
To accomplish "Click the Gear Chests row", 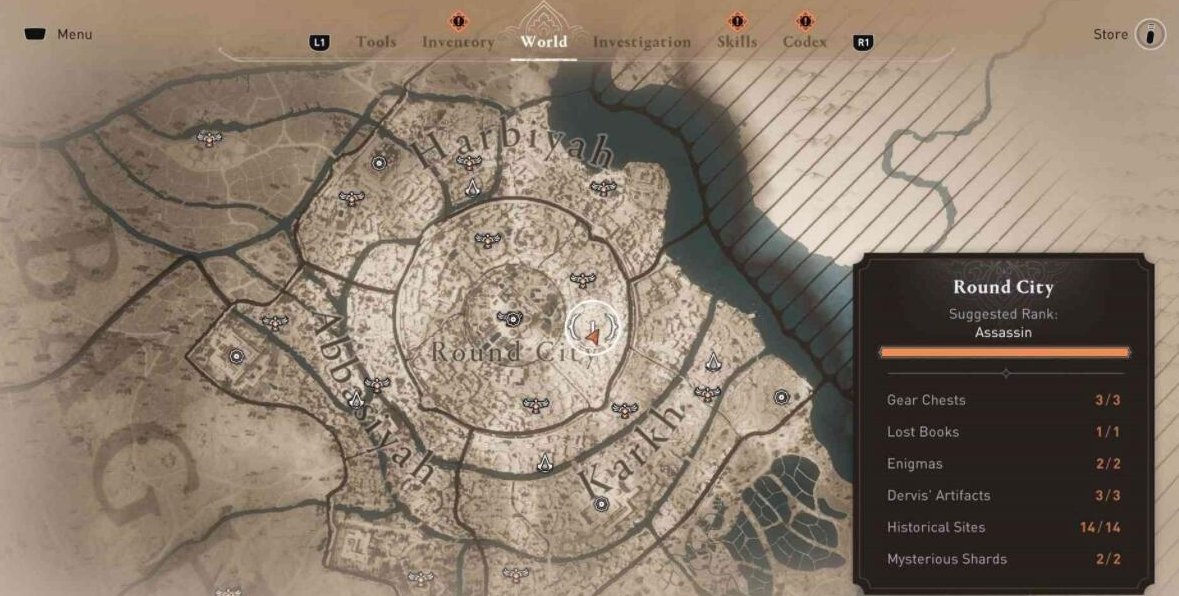I will 1004,400.
